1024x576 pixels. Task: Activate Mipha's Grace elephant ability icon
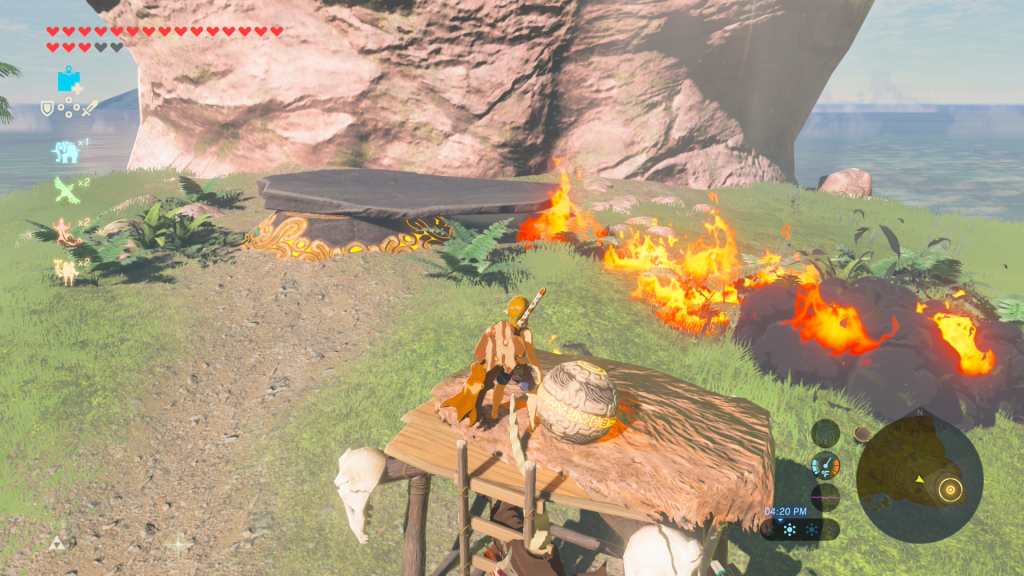tap(66, 152)
